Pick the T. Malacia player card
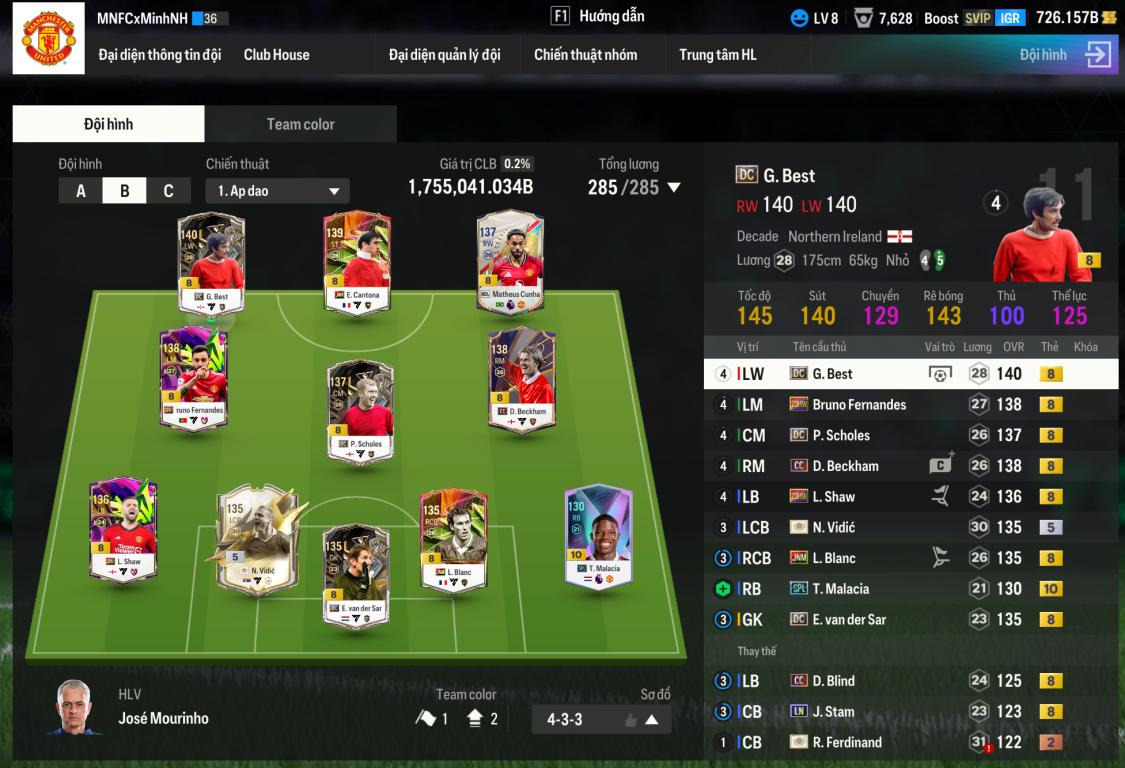1125x768 pixels. click(x=598, y=537)
